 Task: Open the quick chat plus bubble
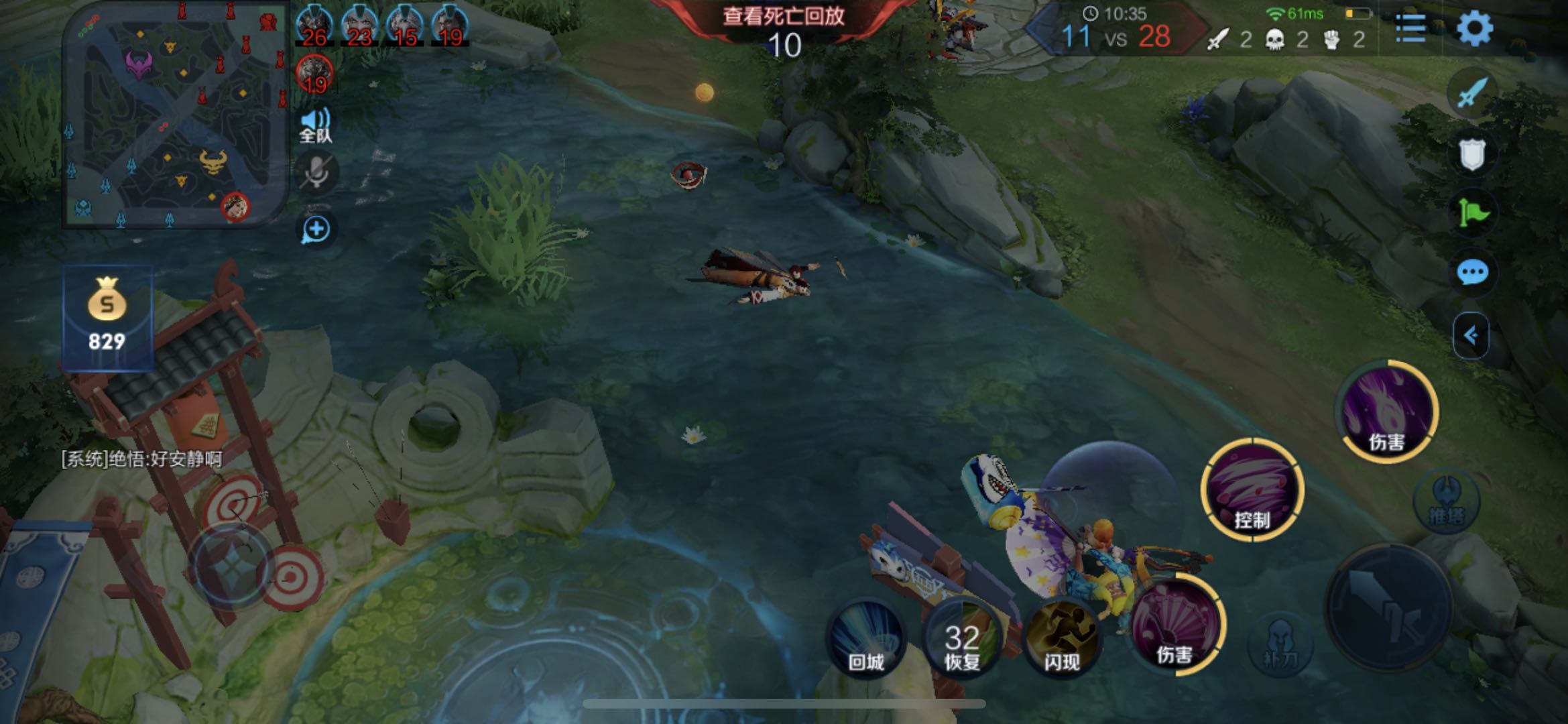coord(316,230)
